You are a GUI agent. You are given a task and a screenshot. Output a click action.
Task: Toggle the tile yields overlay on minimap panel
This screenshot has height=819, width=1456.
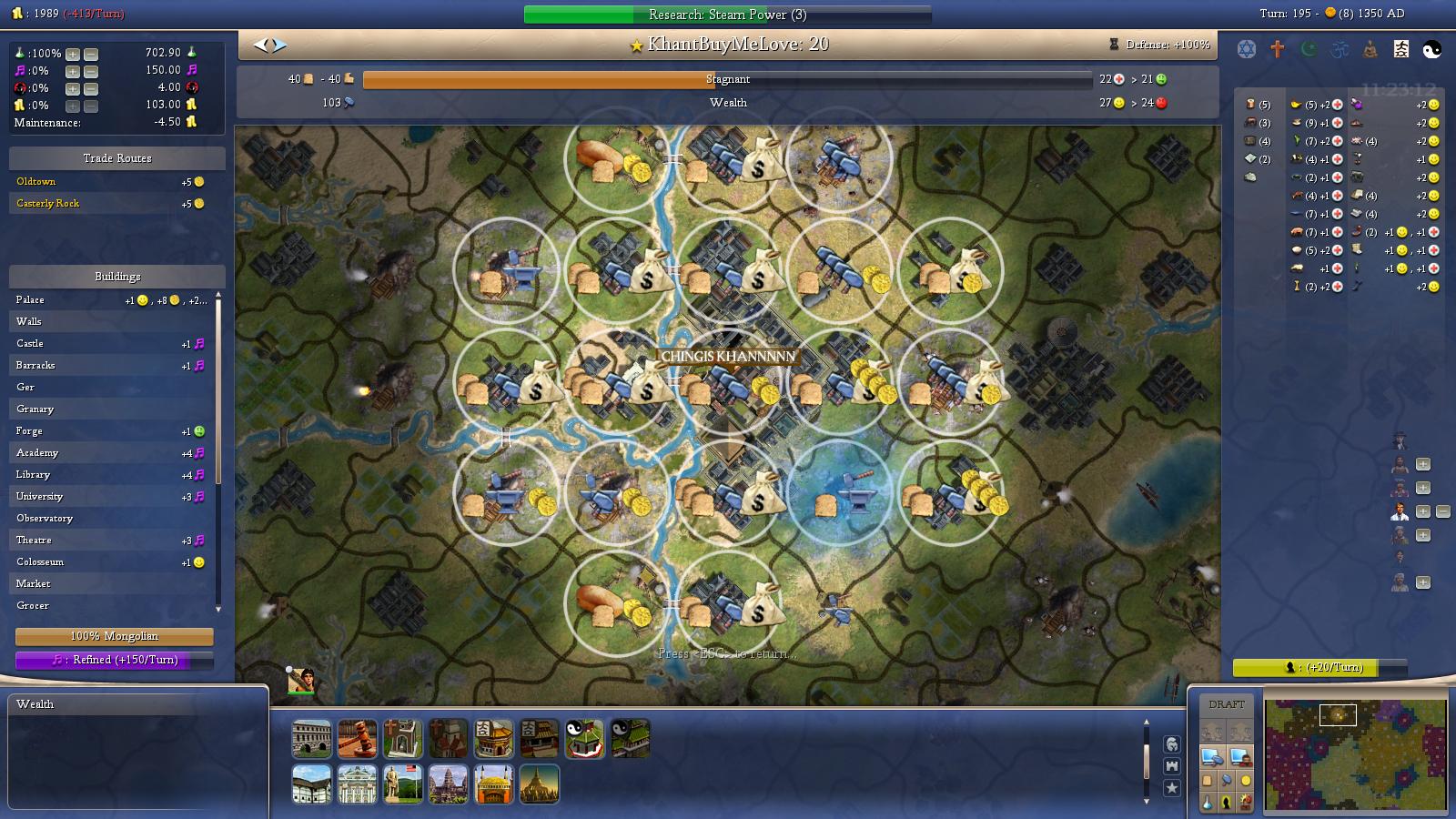1207,780
